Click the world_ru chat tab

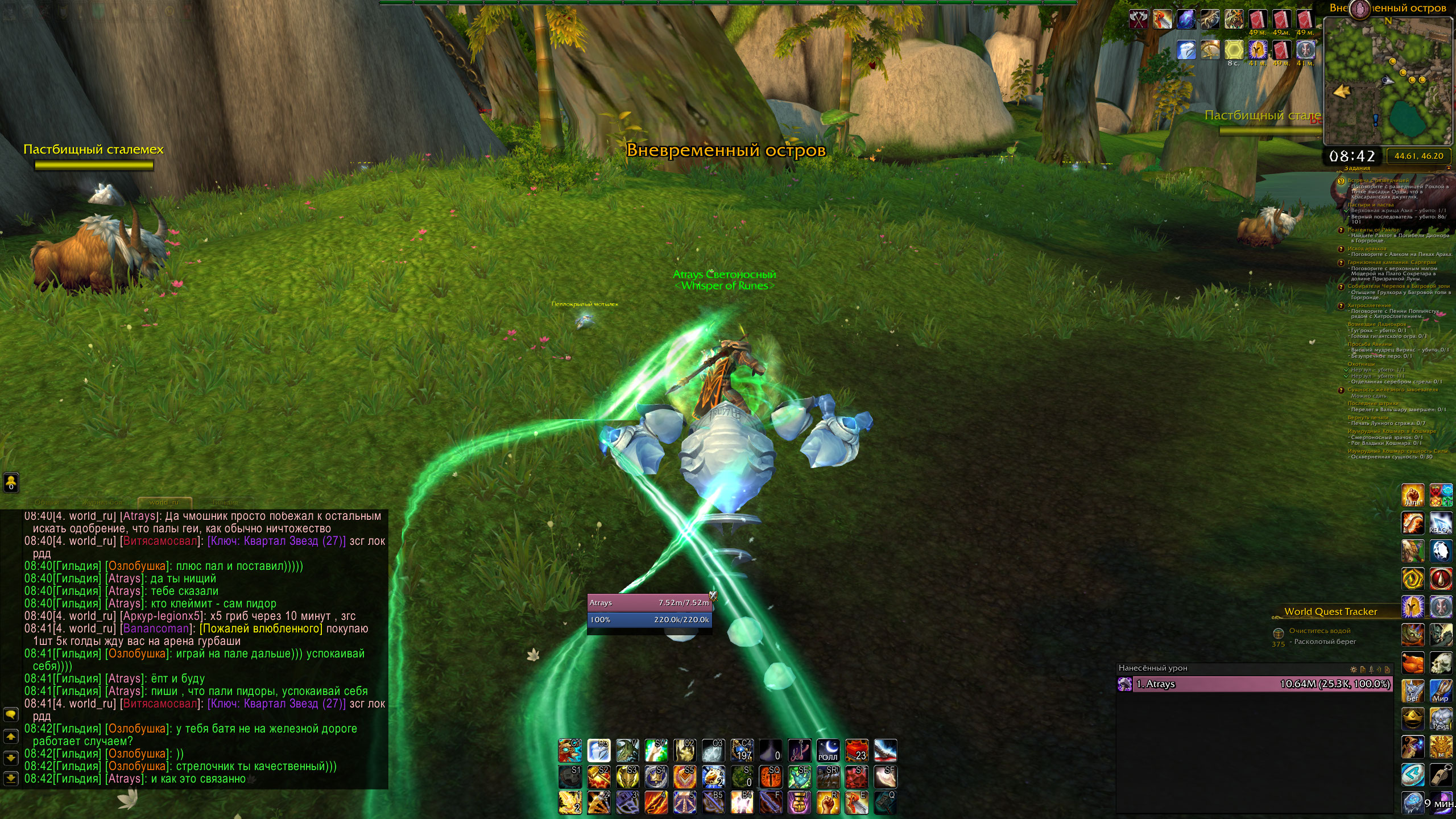coord(164,503)
